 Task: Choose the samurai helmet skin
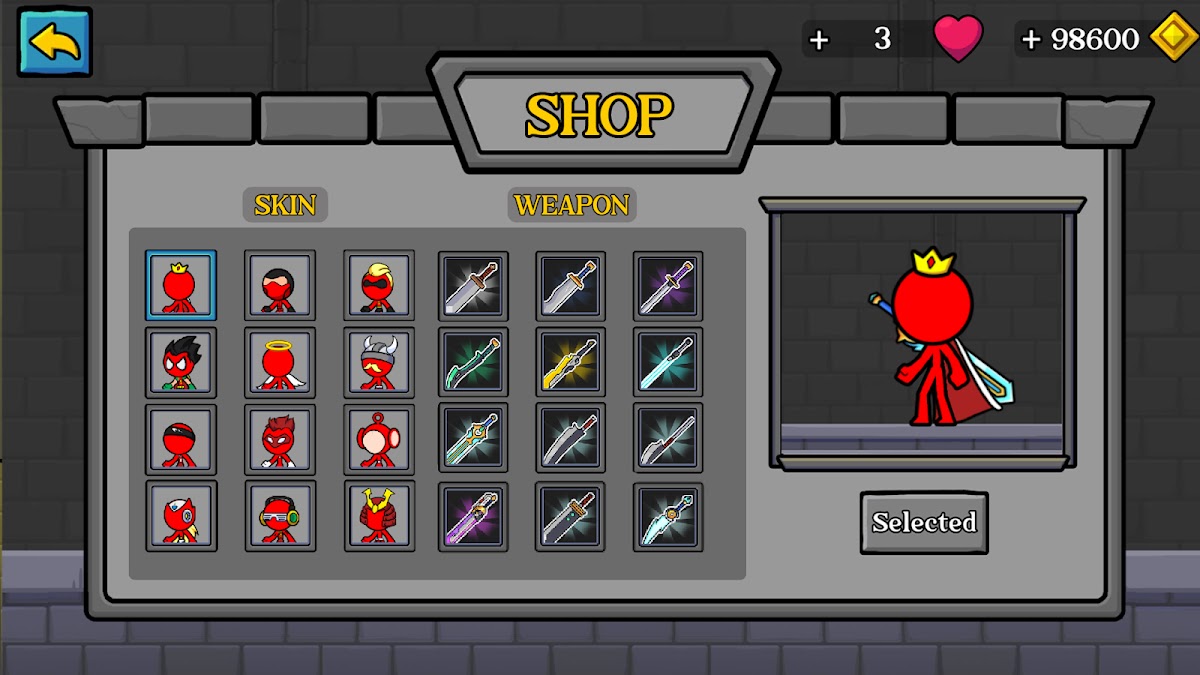(x=379, y=516)
